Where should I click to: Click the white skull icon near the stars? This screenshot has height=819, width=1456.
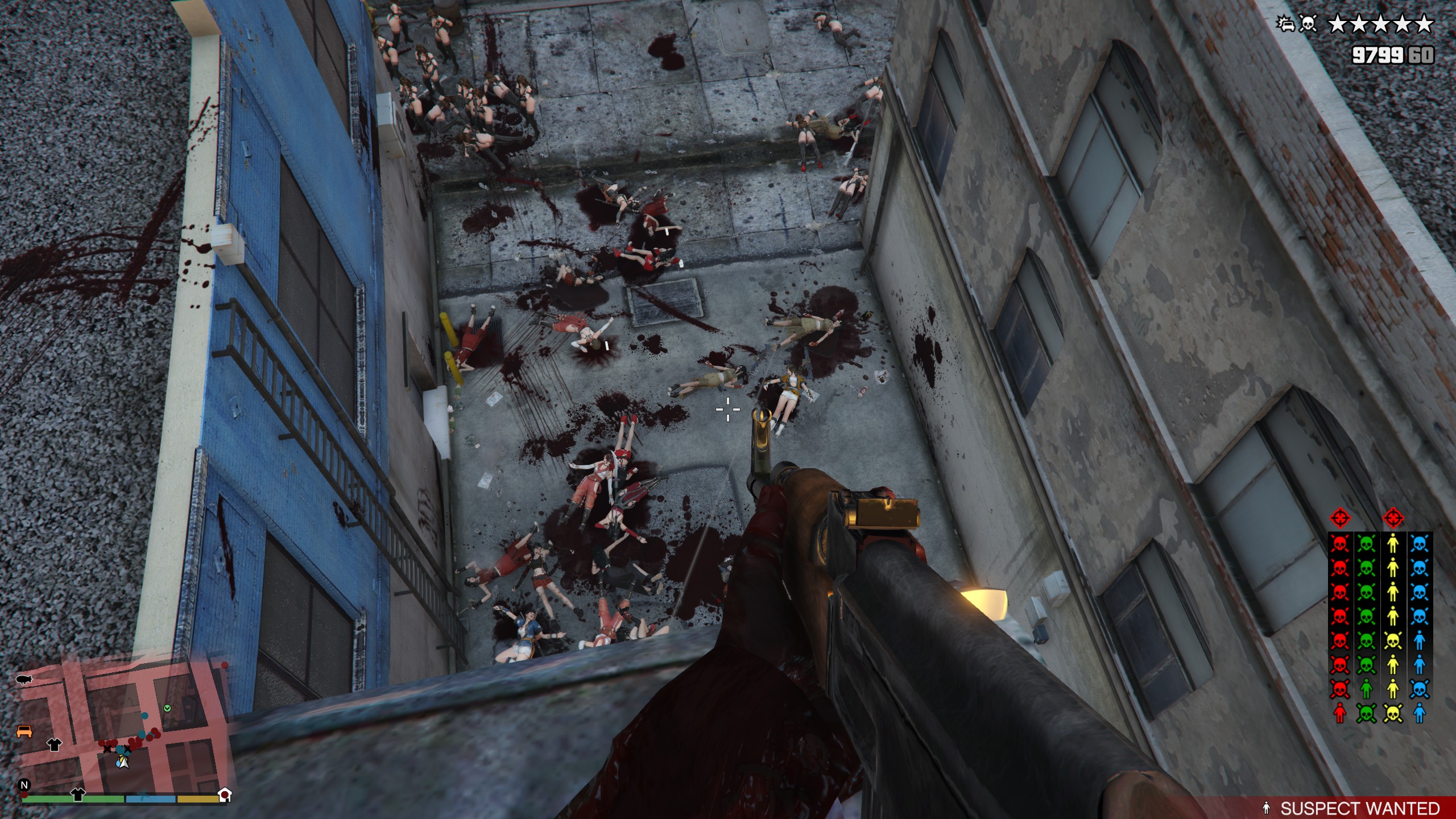click(x=1308, y=24)
